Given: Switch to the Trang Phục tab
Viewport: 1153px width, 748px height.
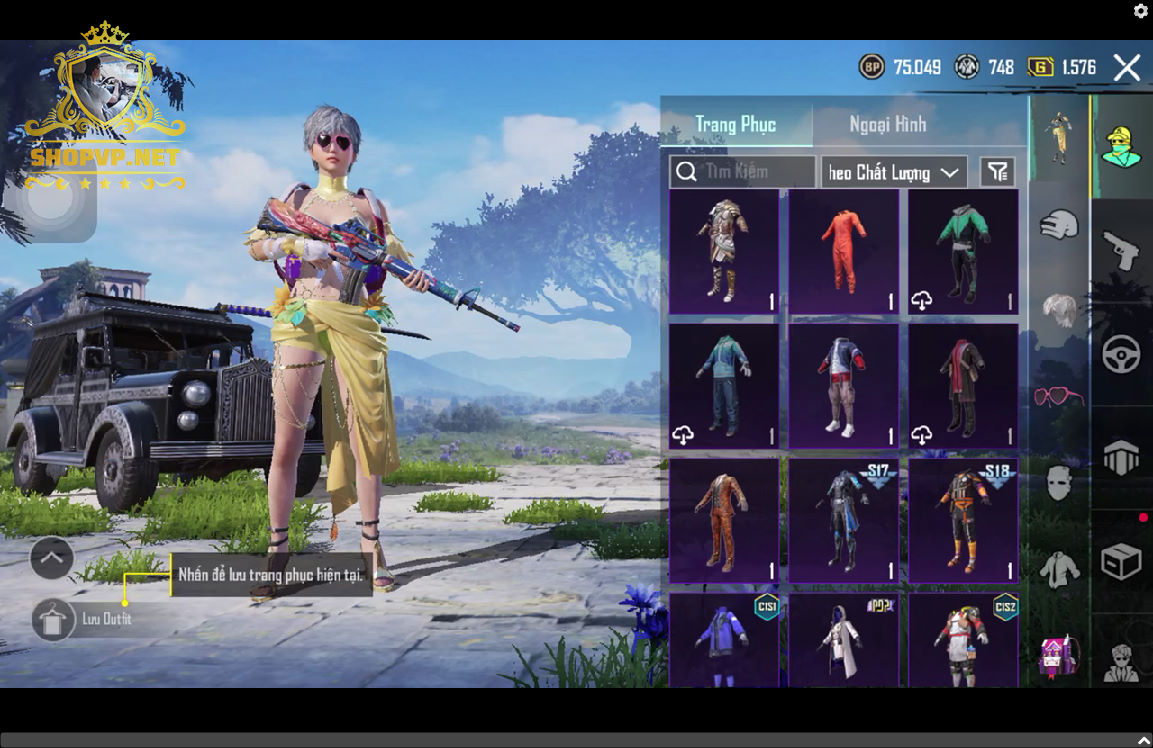Looking at the screenshot, I should pyautogui.click(x=735, y=125).
